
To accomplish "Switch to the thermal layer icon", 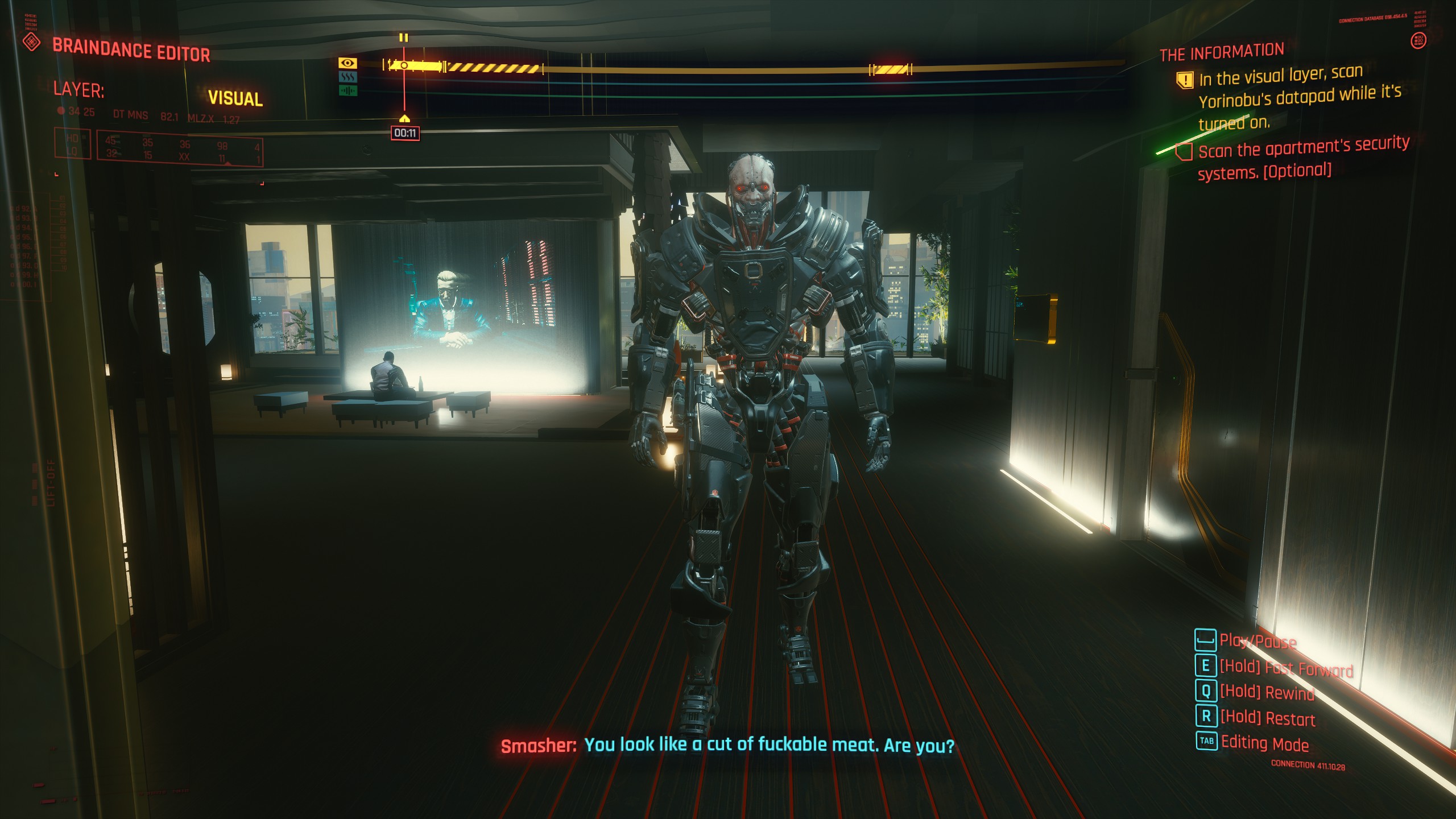I will coord(348,77).
